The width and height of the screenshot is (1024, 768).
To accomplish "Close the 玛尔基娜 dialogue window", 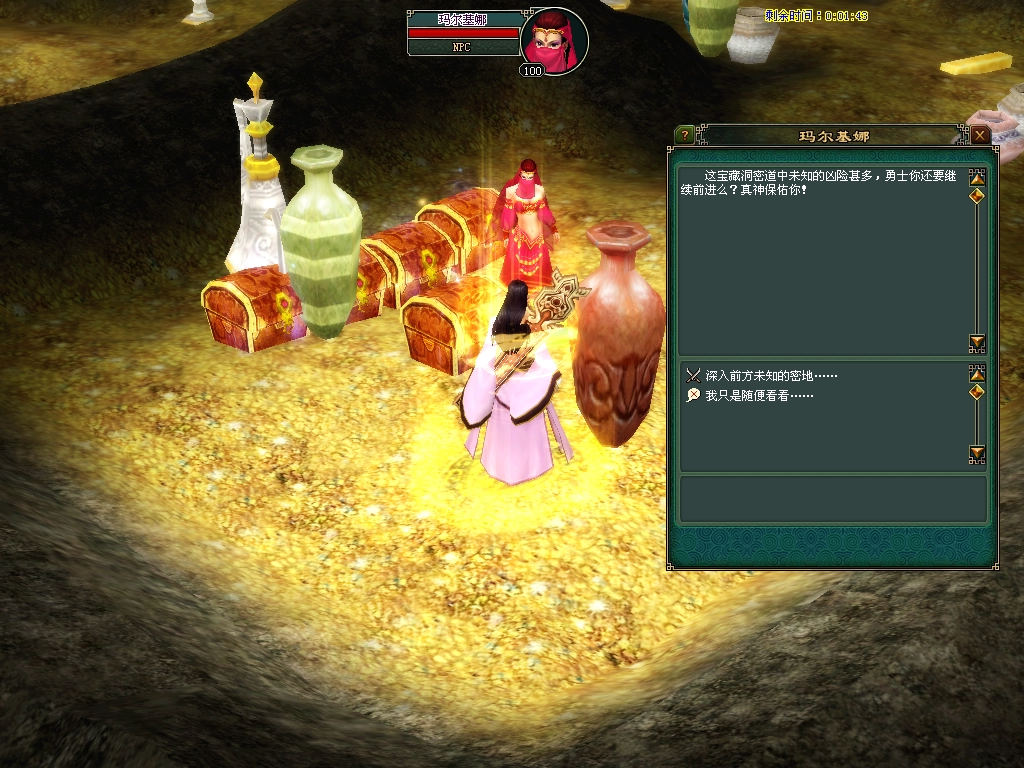I will (x=980, y=135).
